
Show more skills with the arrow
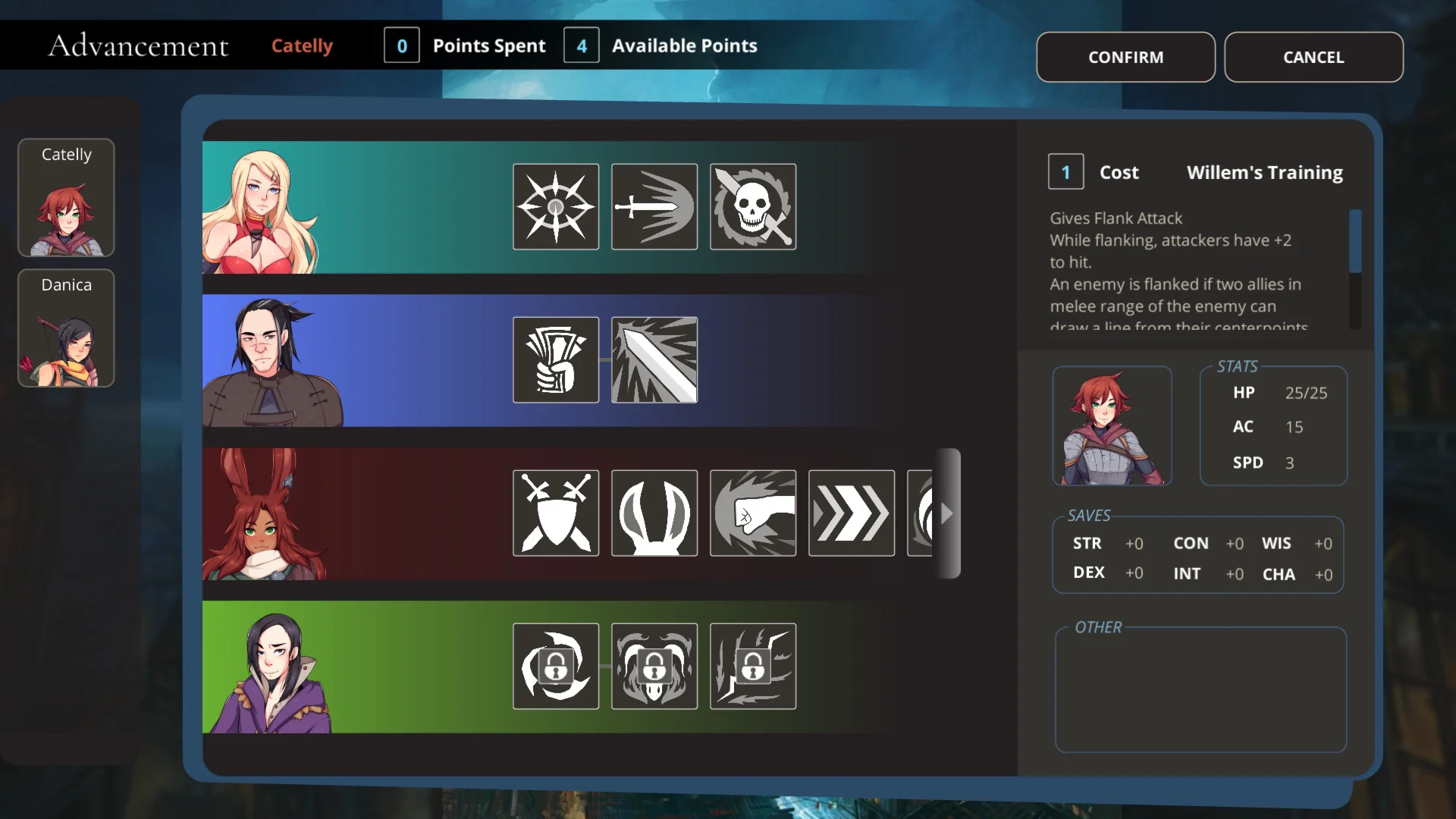click(947, 513)
